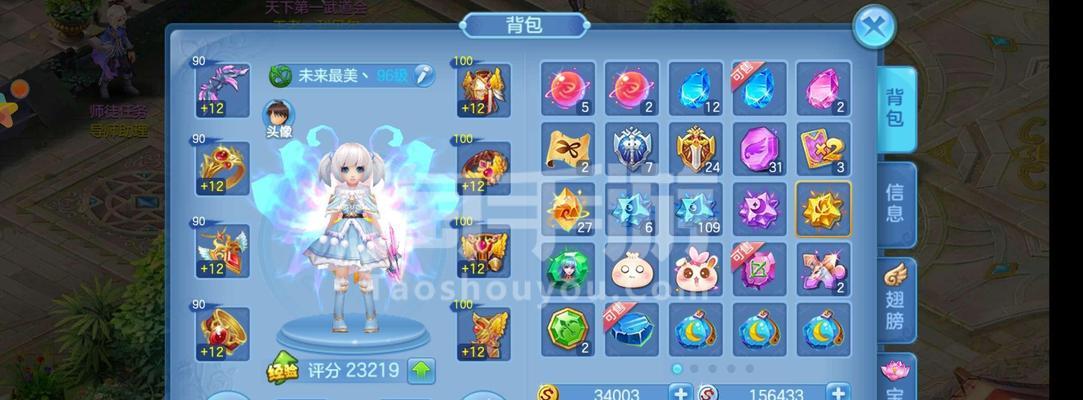Pick the x2 double card item
Viewport: 1083px width, 400px height.
coord(823,149)
